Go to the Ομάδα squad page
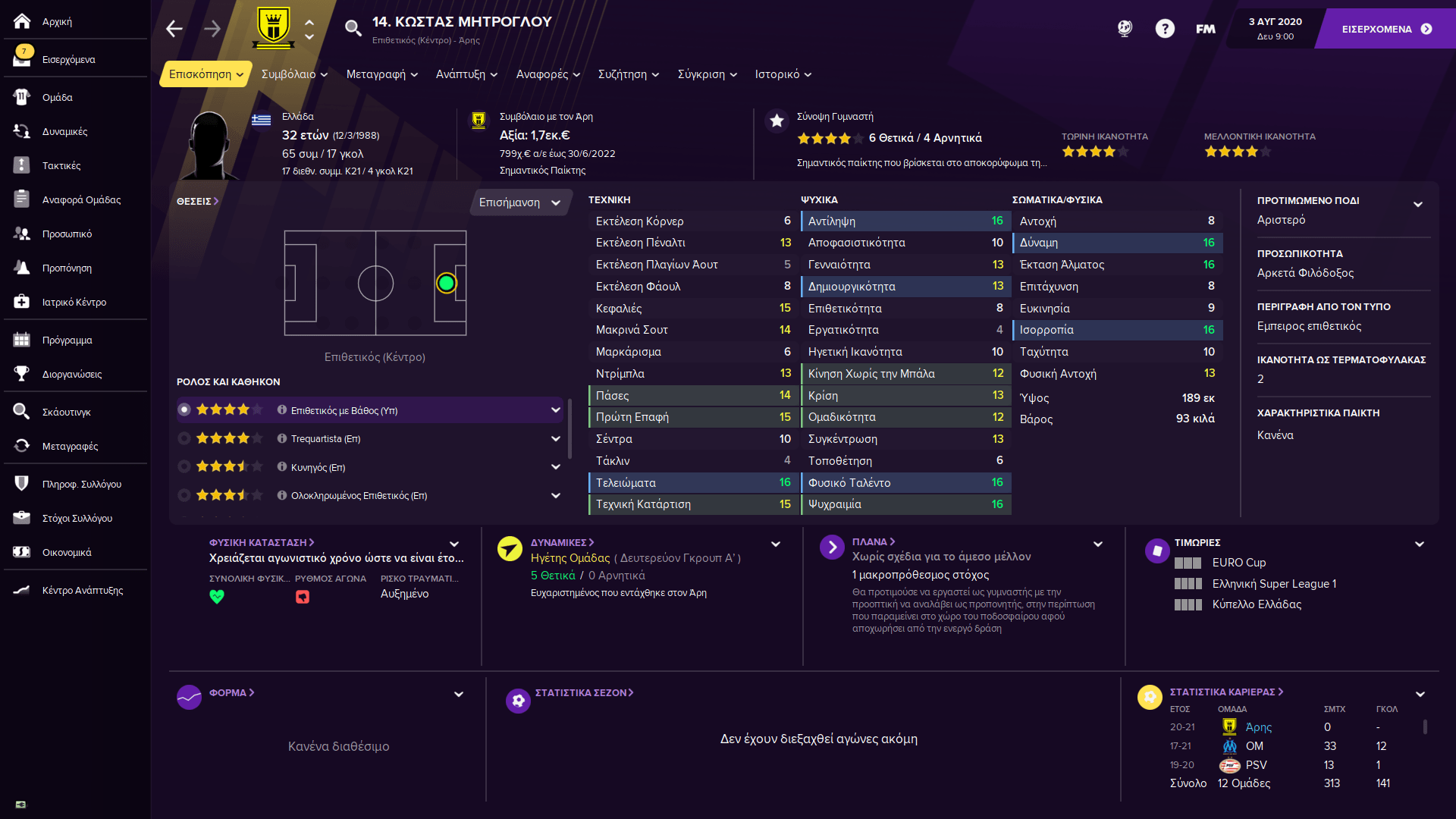 click(x=57, y=98)
